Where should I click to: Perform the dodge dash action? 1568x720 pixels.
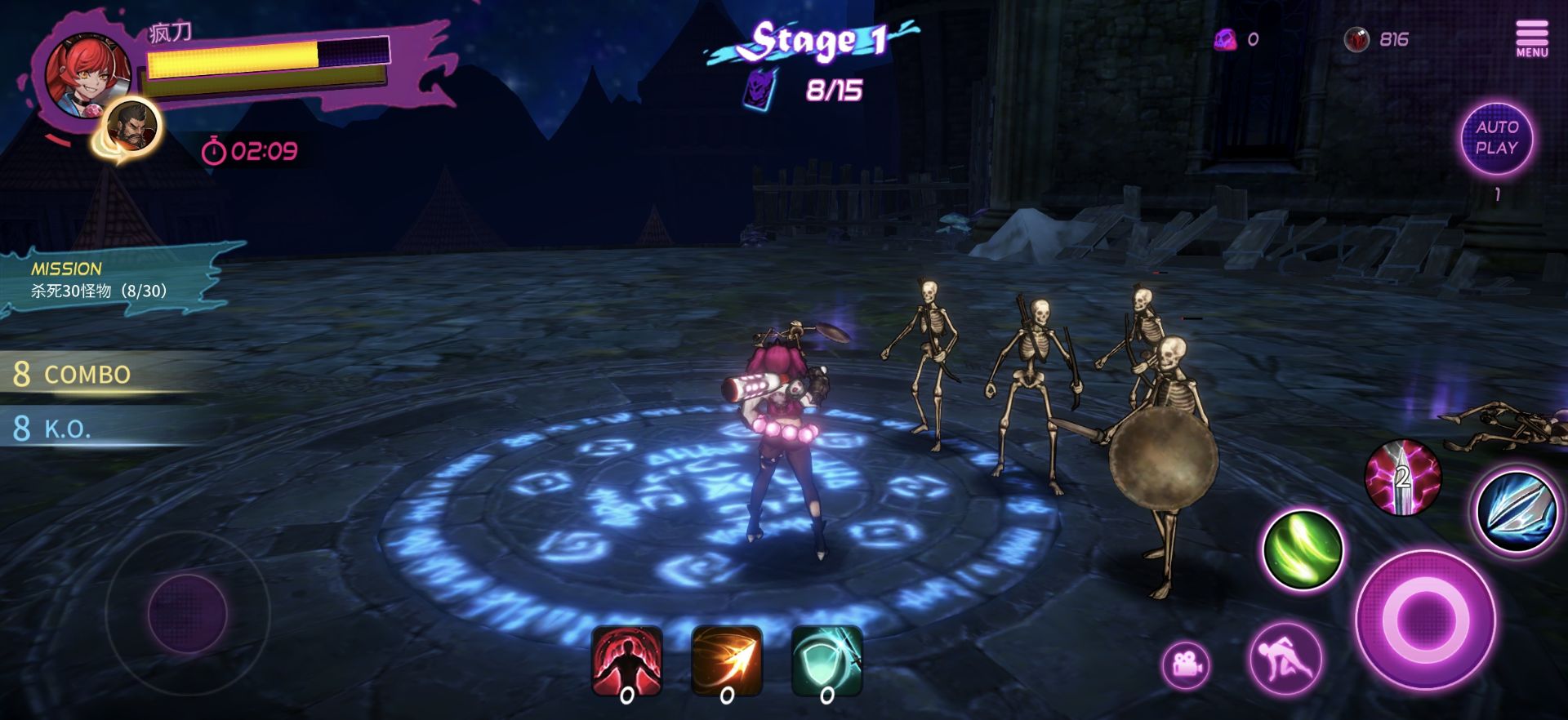point(1285,659)
